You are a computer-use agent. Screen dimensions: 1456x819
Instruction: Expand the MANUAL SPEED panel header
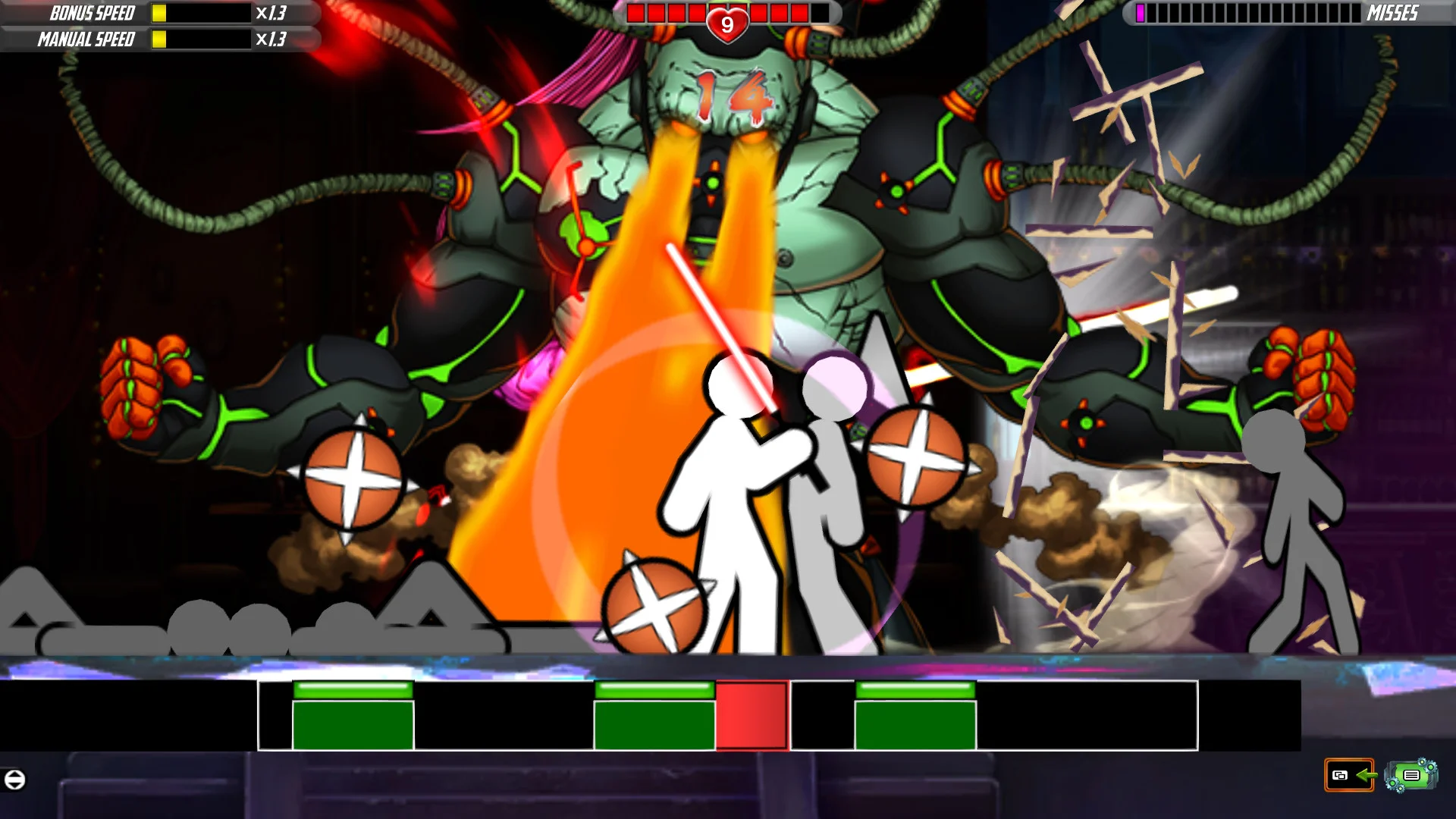(86, 38)
